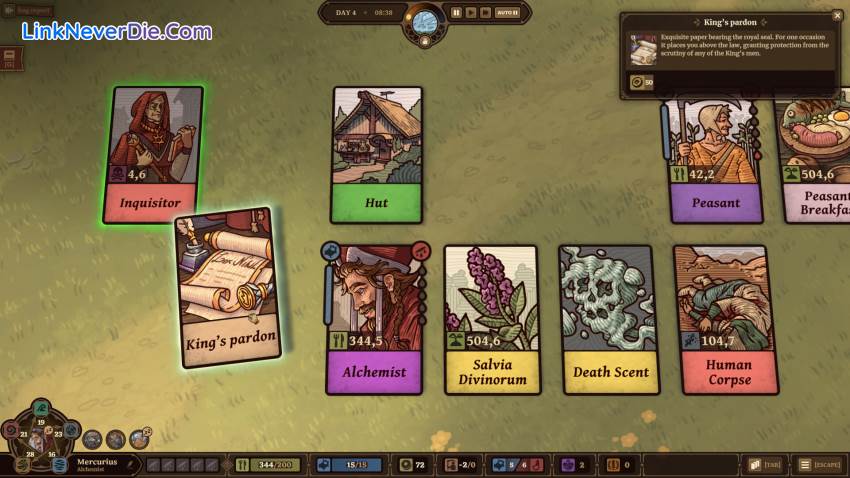Screen dimensions: 850x478
Task: Click the Death Scent card
Action: (610, 318)
